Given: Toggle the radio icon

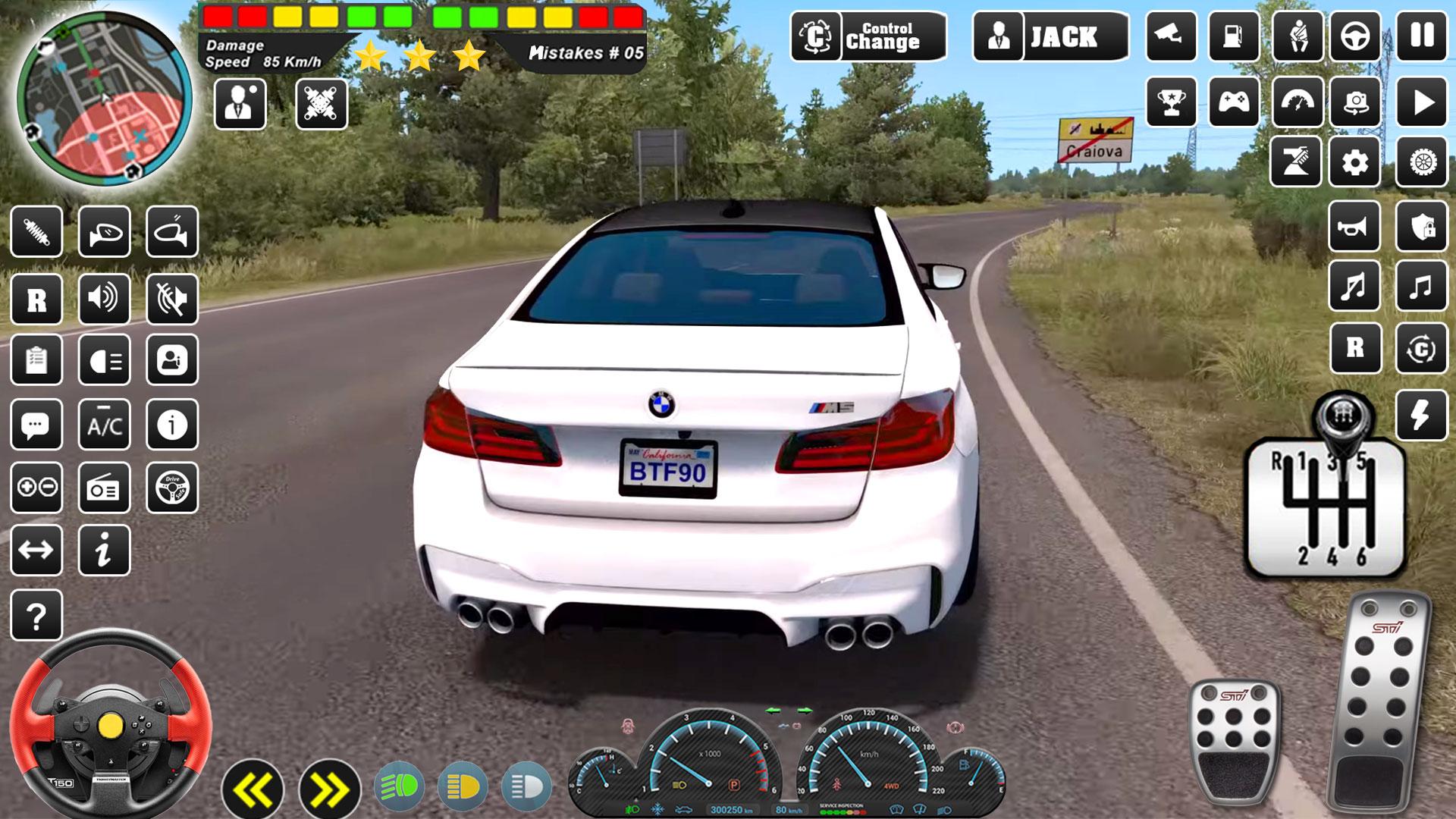Looking at the screenshot, I should click(x=105, y=488).
